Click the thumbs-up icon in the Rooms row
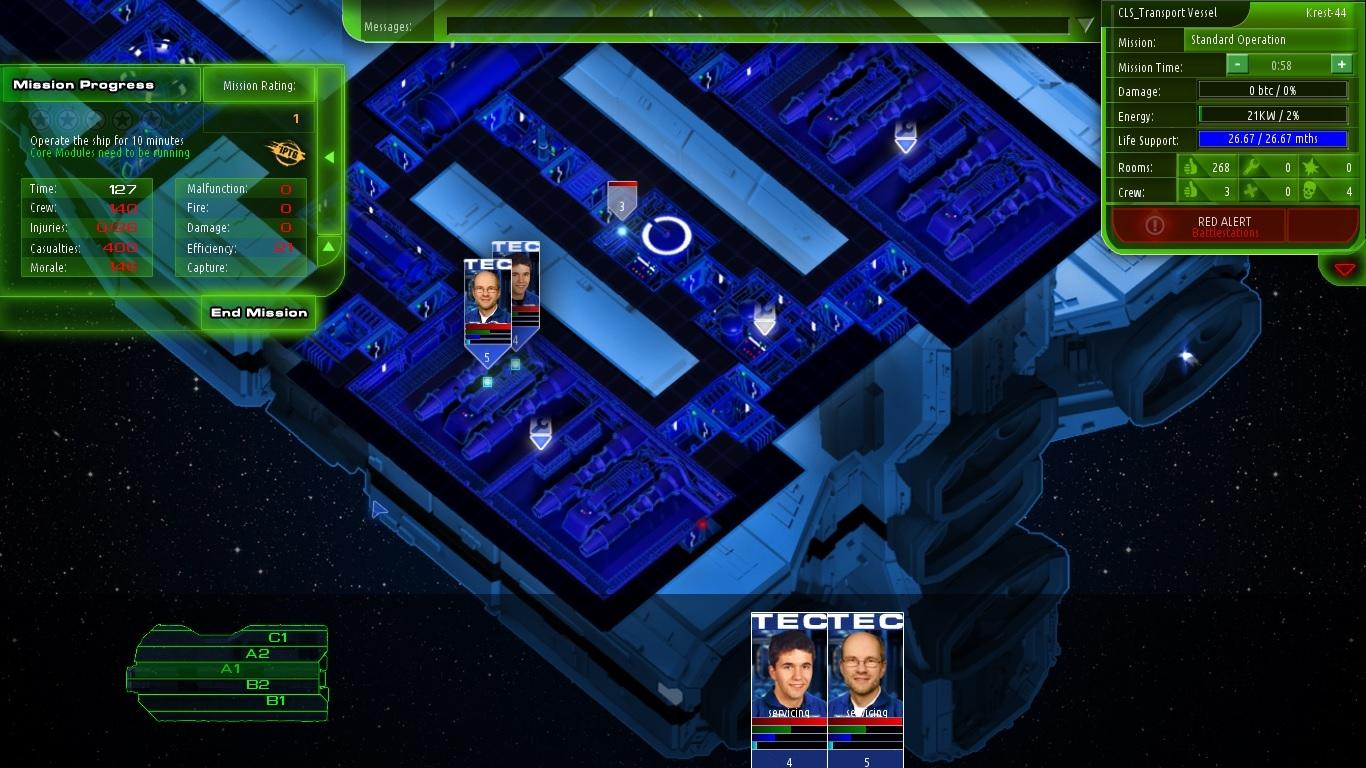This screenshot has width=1366, height=768. [1192, 167]
